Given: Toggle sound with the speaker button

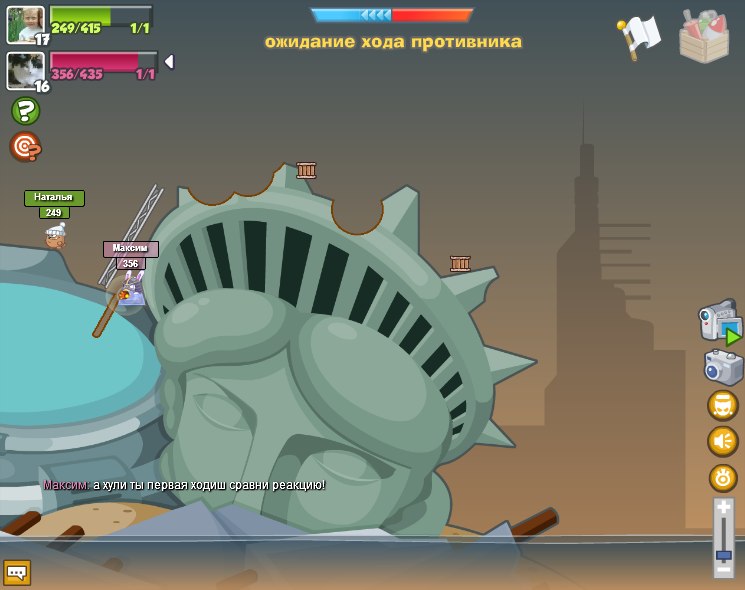Looking at the screenshot, I should click(722, 441).
